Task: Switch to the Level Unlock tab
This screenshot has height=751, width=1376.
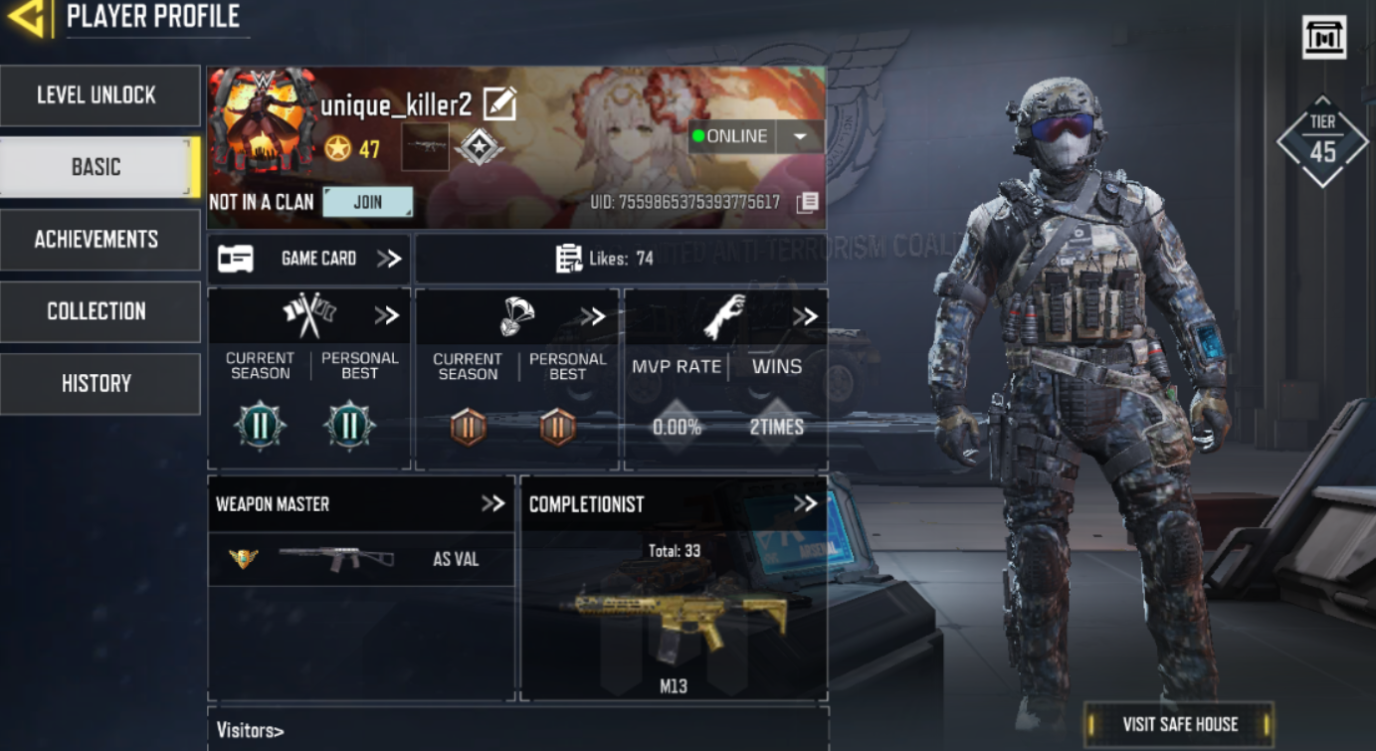Action: pos(99,96)
